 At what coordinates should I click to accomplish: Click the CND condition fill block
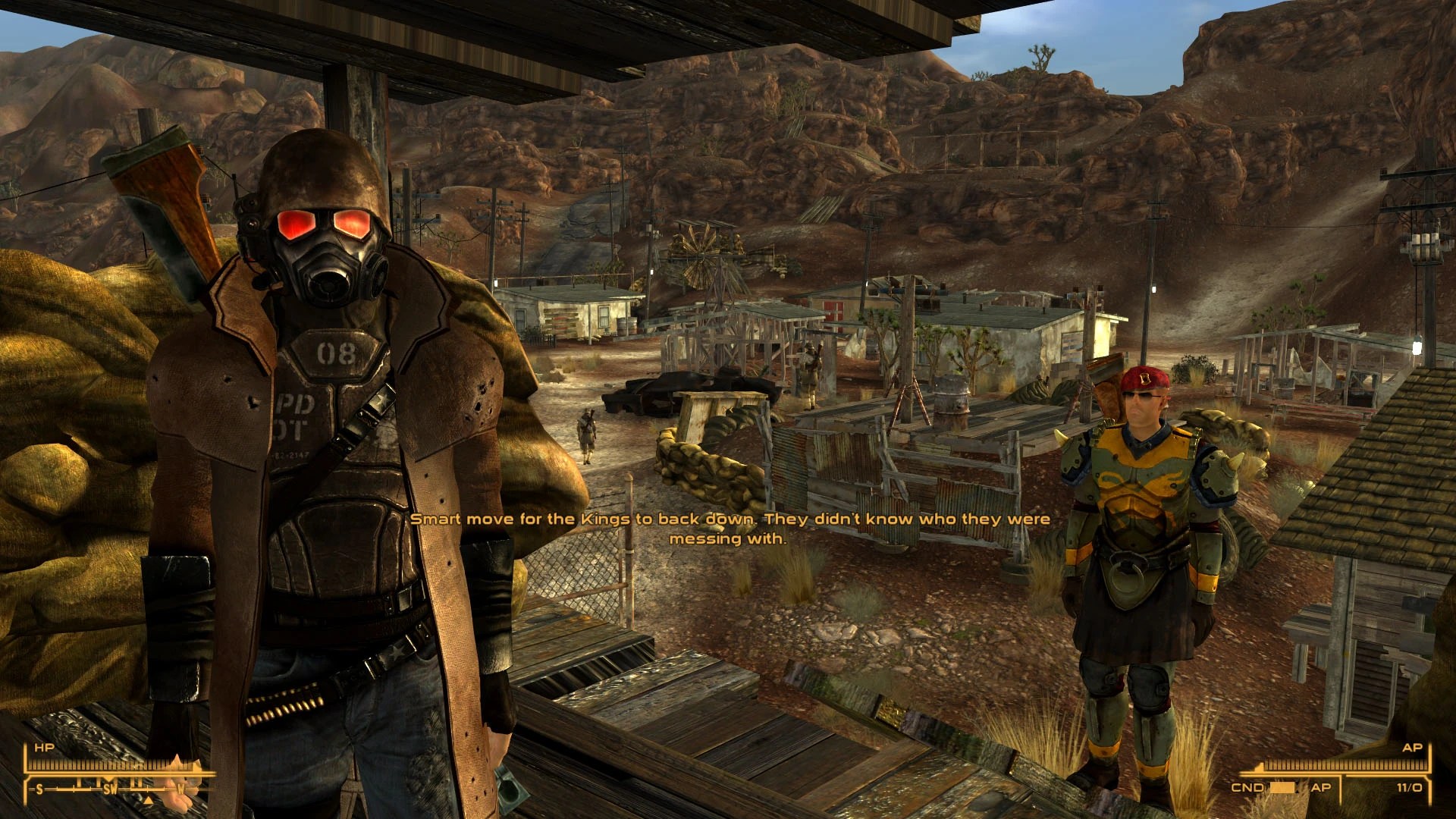(1282, 787)
